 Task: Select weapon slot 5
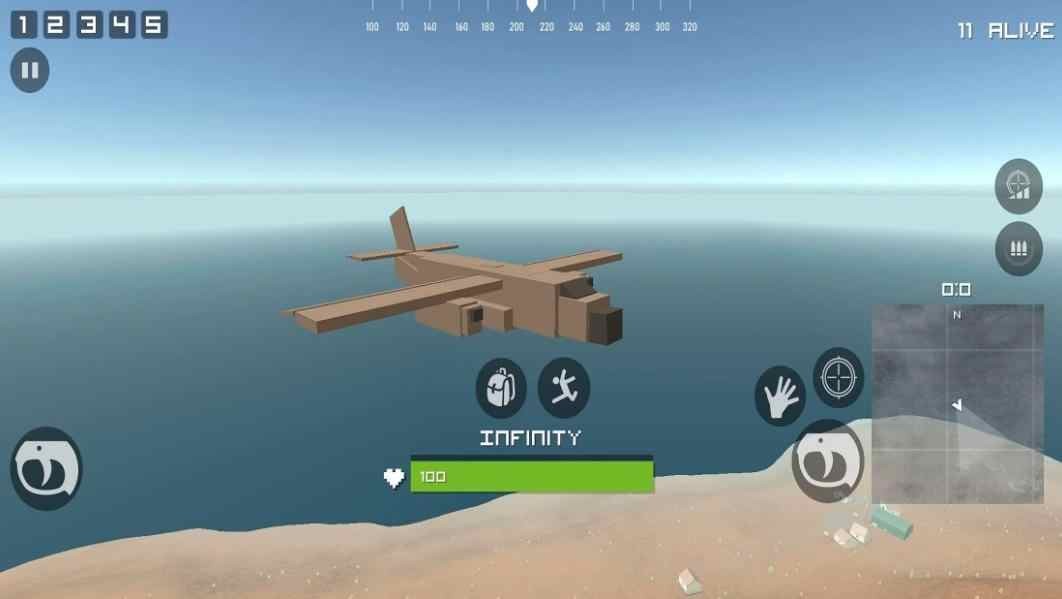[x=153, y=25]
